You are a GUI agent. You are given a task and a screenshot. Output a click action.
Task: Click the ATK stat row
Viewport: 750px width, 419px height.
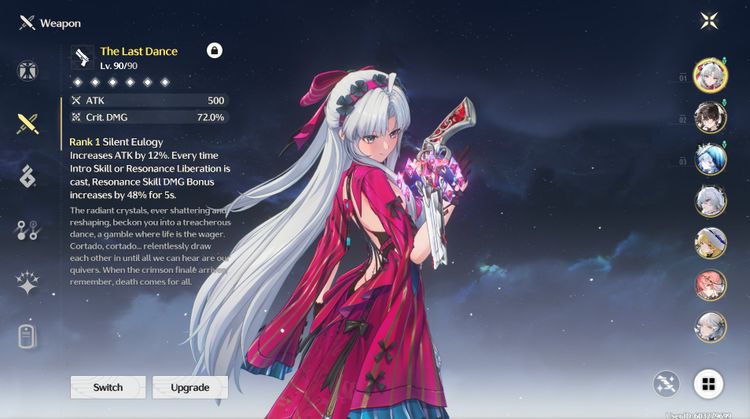click(x=149, y=101)
